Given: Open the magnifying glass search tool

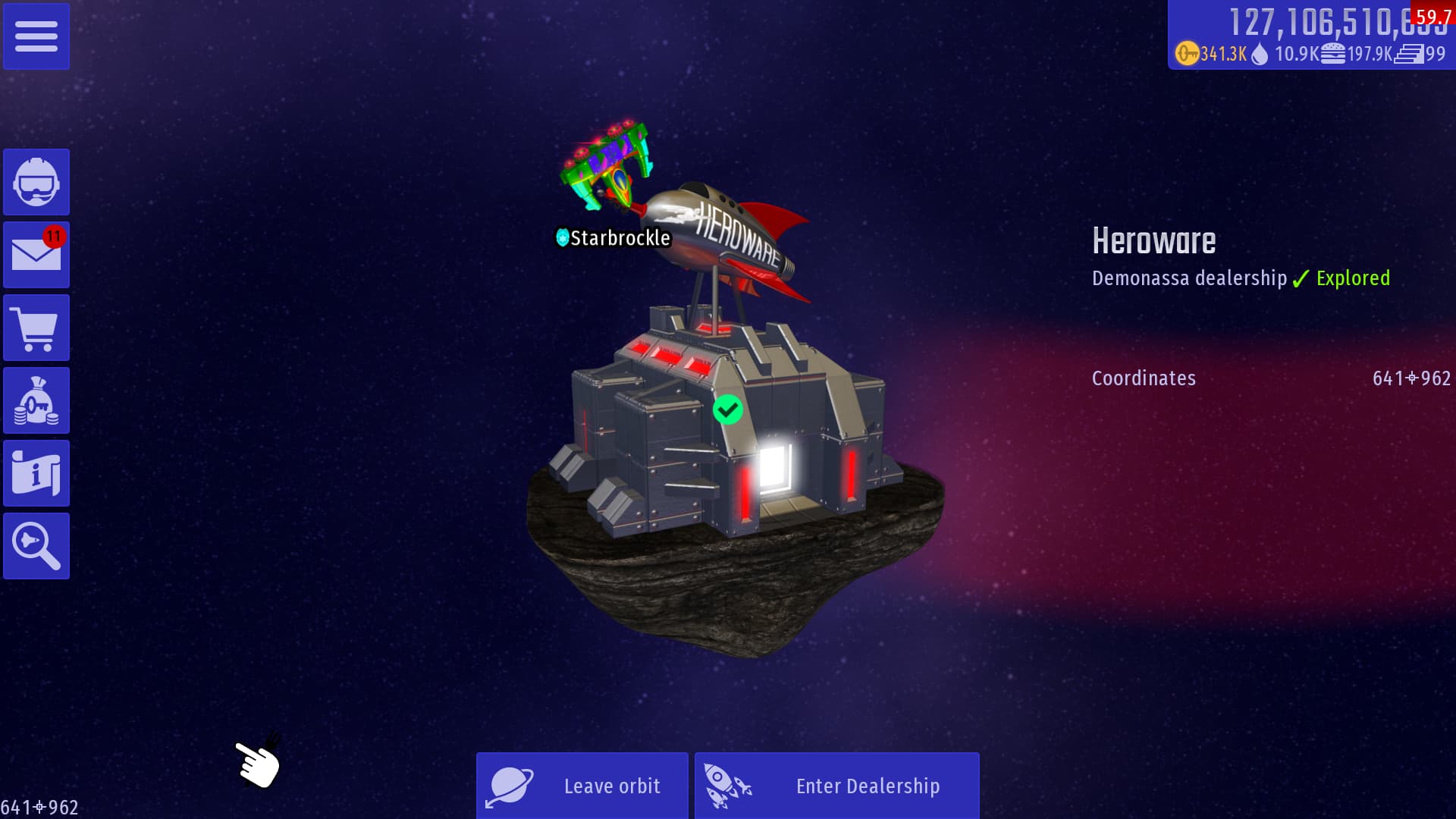Looking at the screenshot, I should 36,546.
